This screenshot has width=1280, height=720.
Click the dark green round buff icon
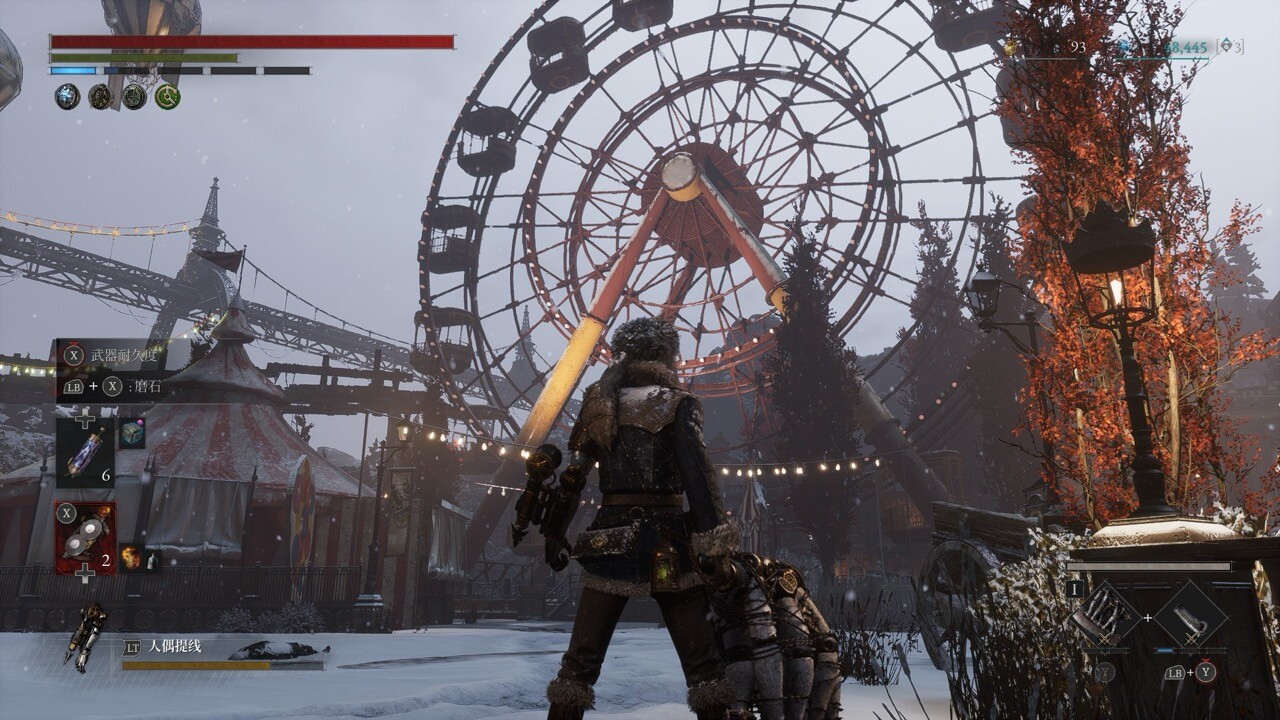pos(134,96)
